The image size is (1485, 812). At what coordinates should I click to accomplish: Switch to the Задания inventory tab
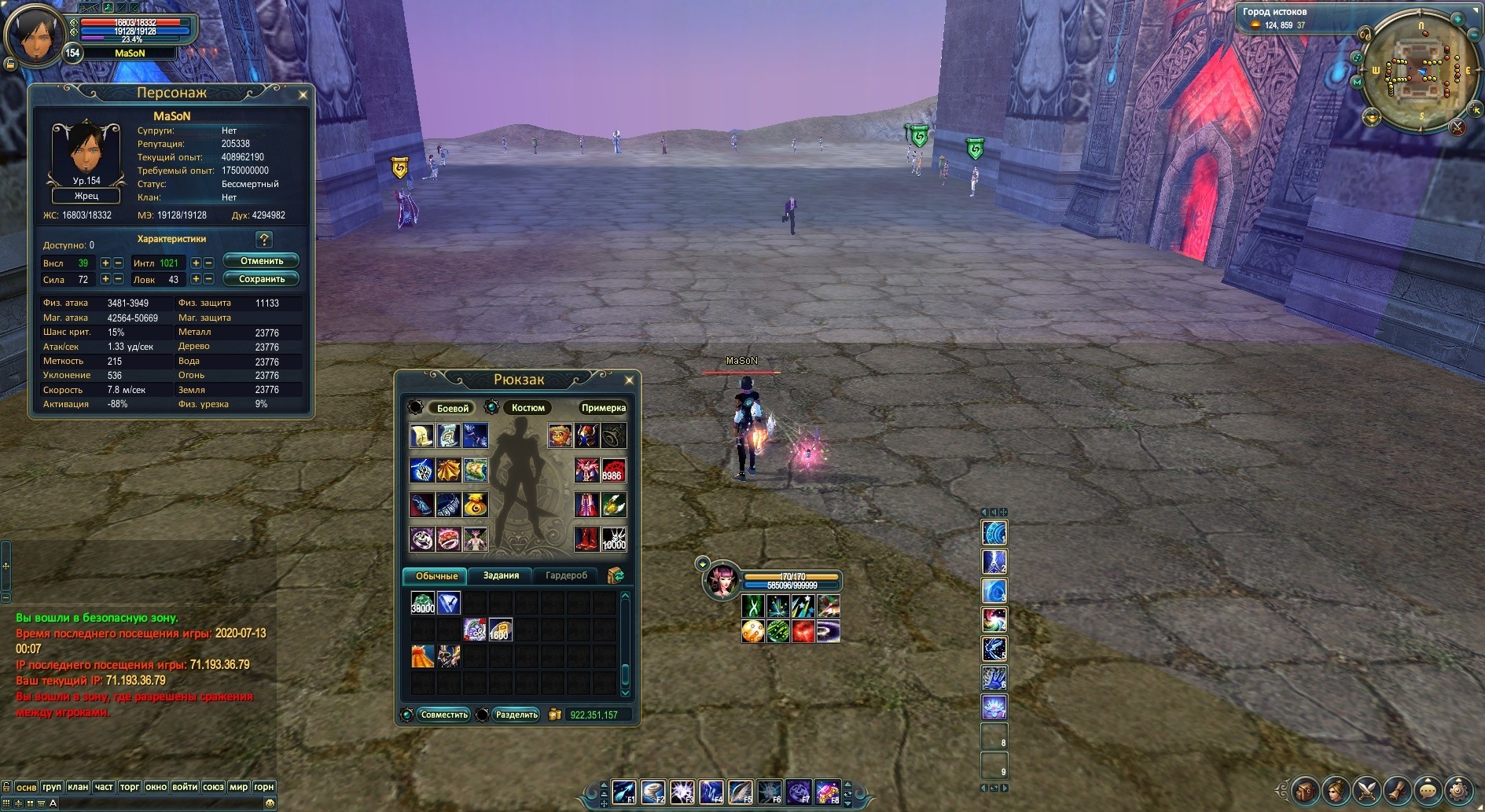click(501, 576)
